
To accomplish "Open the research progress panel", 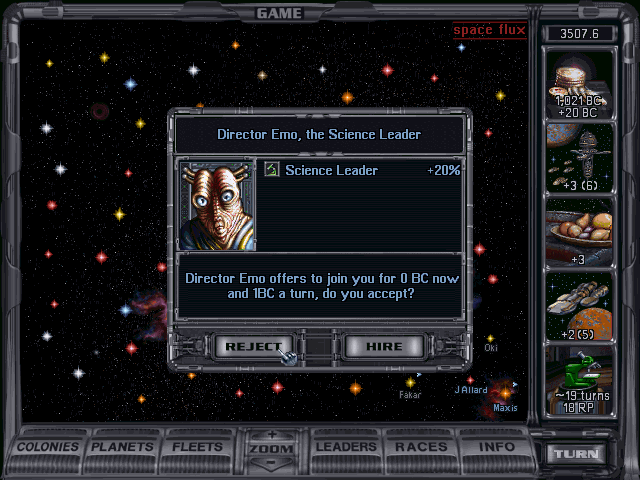I will [x=576, y=381].
